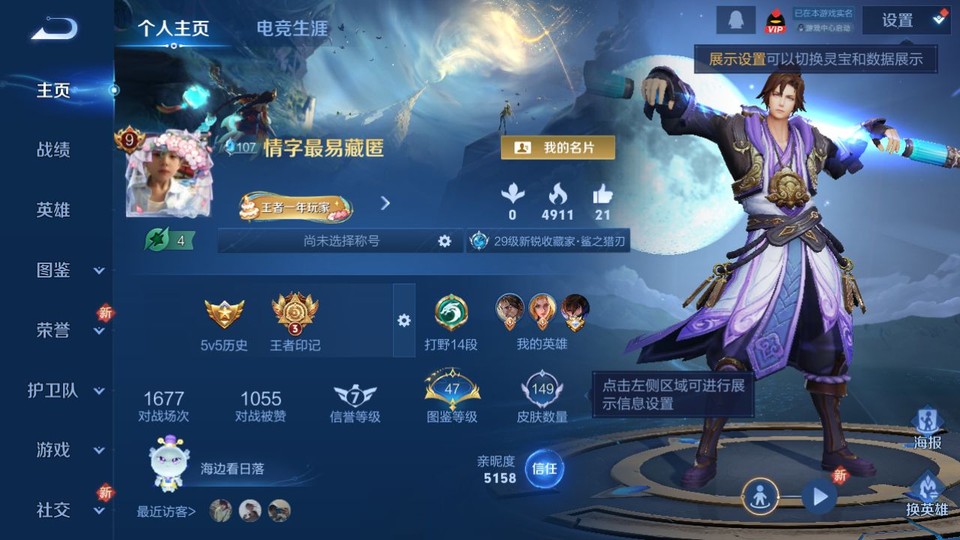Viewport: 960px width, 540px height.
Task: Switch to the 电竞生涯 tab
Action: pyautogui.click(x=292, y=28)
